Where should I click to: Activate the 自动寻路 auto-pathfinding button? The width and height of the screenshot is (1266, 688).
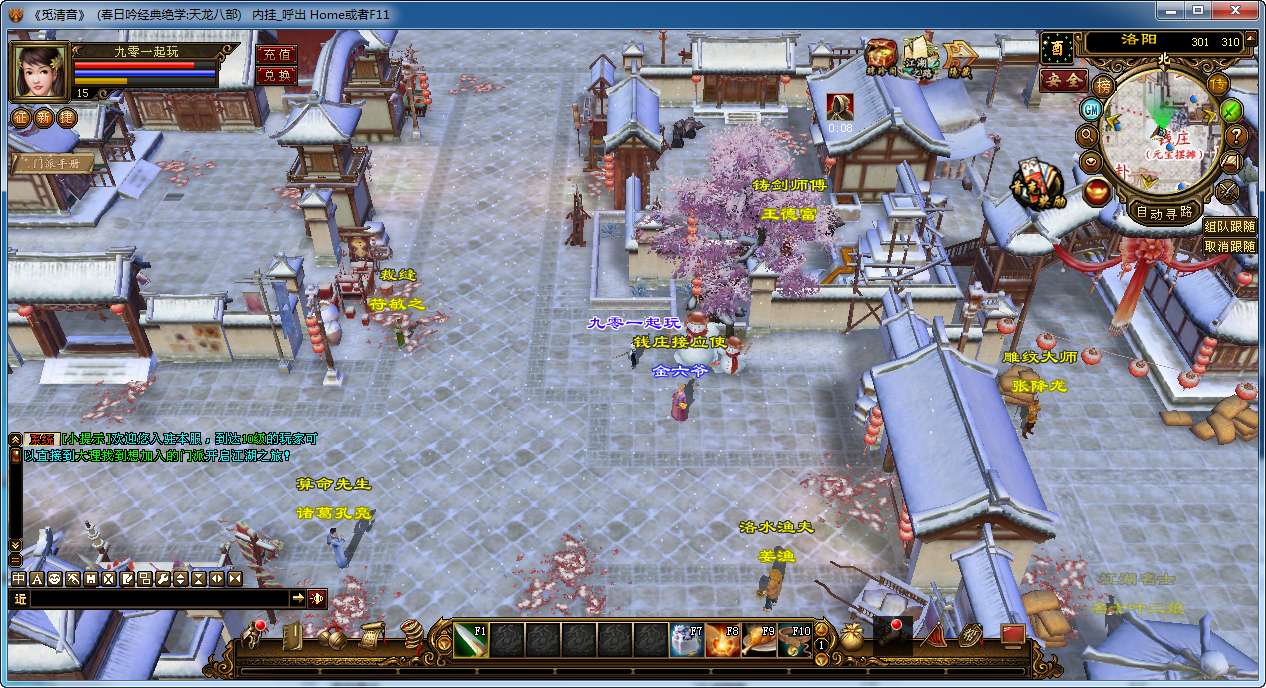tap(1165, 212)
